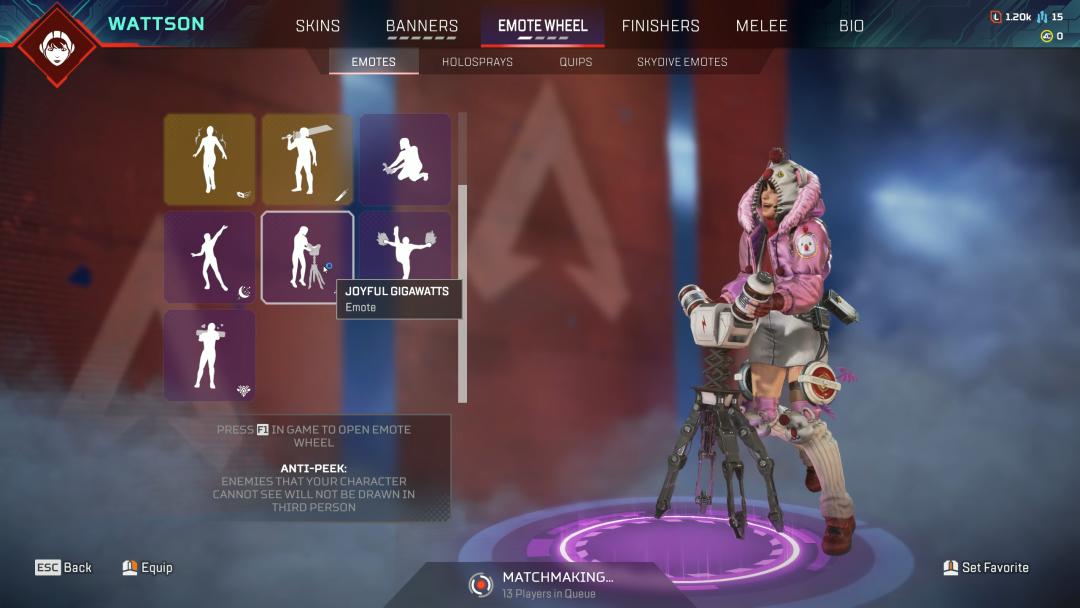The width and height of the screenshot is (1080, 608).
Task: Click the Wattson legend portrait icon
Action: (57, 45)
